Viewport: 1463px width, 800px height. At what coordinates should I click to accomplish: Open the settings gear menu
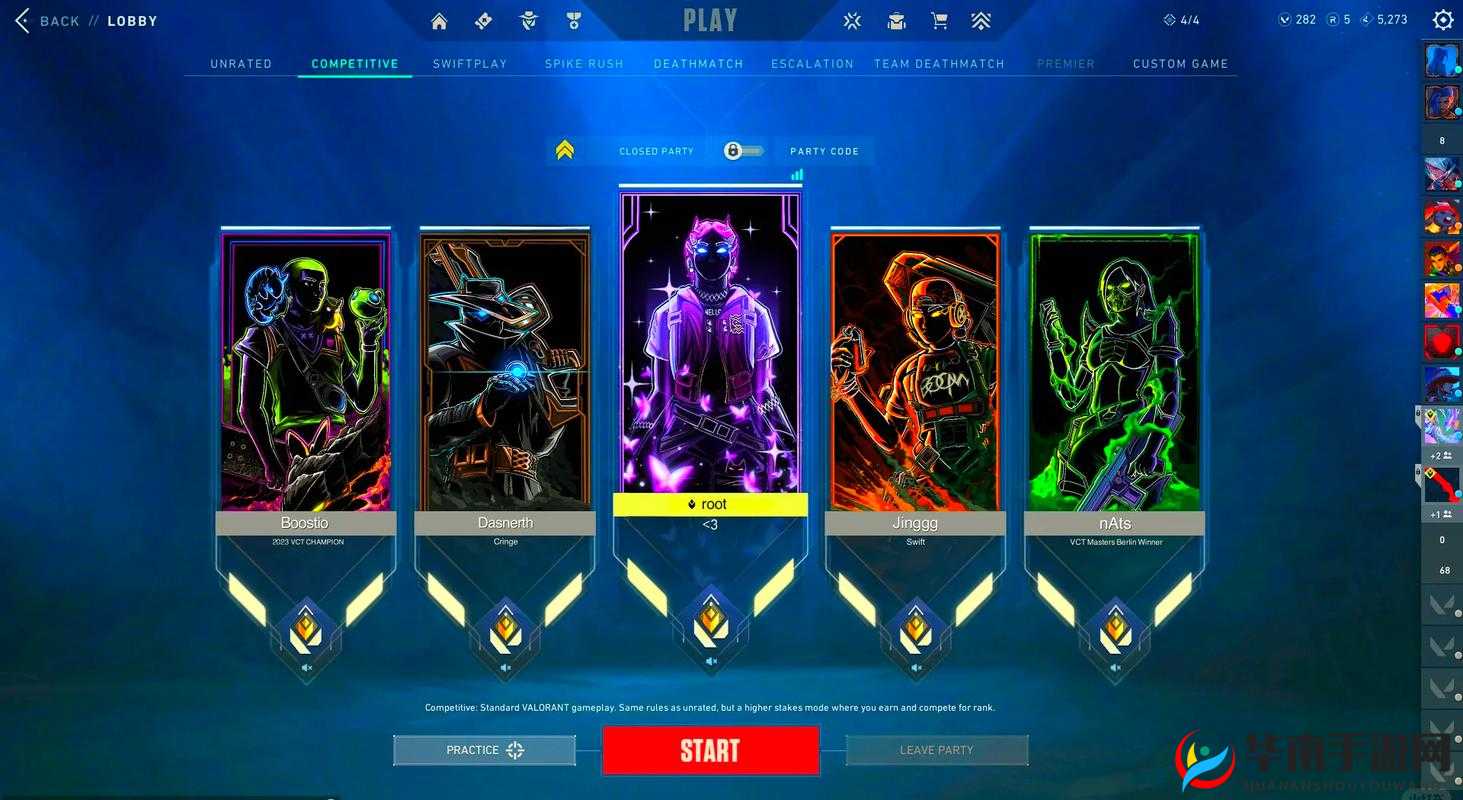point(1442,20)
